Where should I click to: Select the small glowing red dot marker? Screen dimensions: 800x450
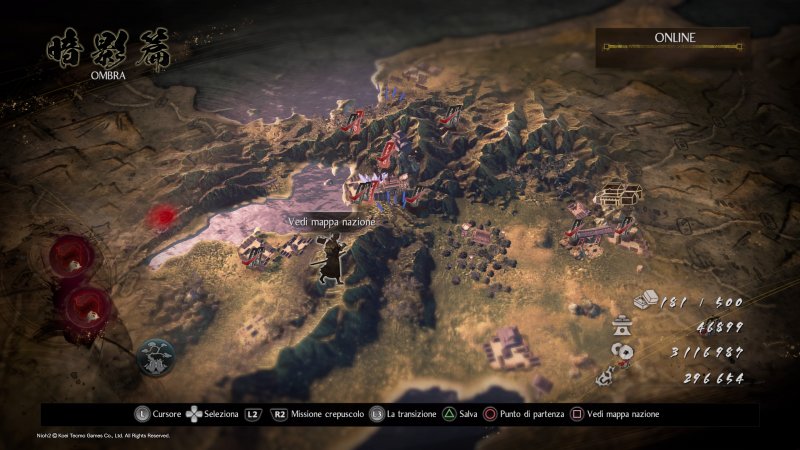pos(160,215)
